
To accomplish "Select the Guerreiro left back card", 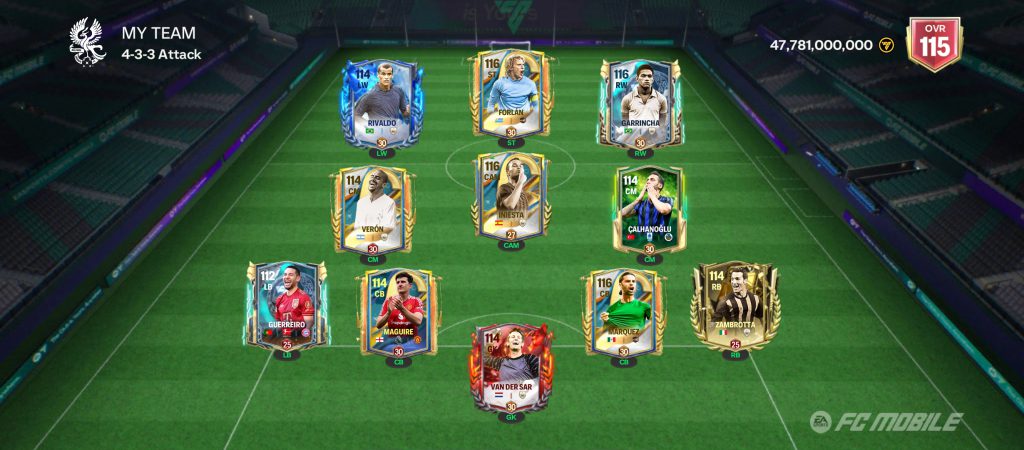I will (286, 304).
